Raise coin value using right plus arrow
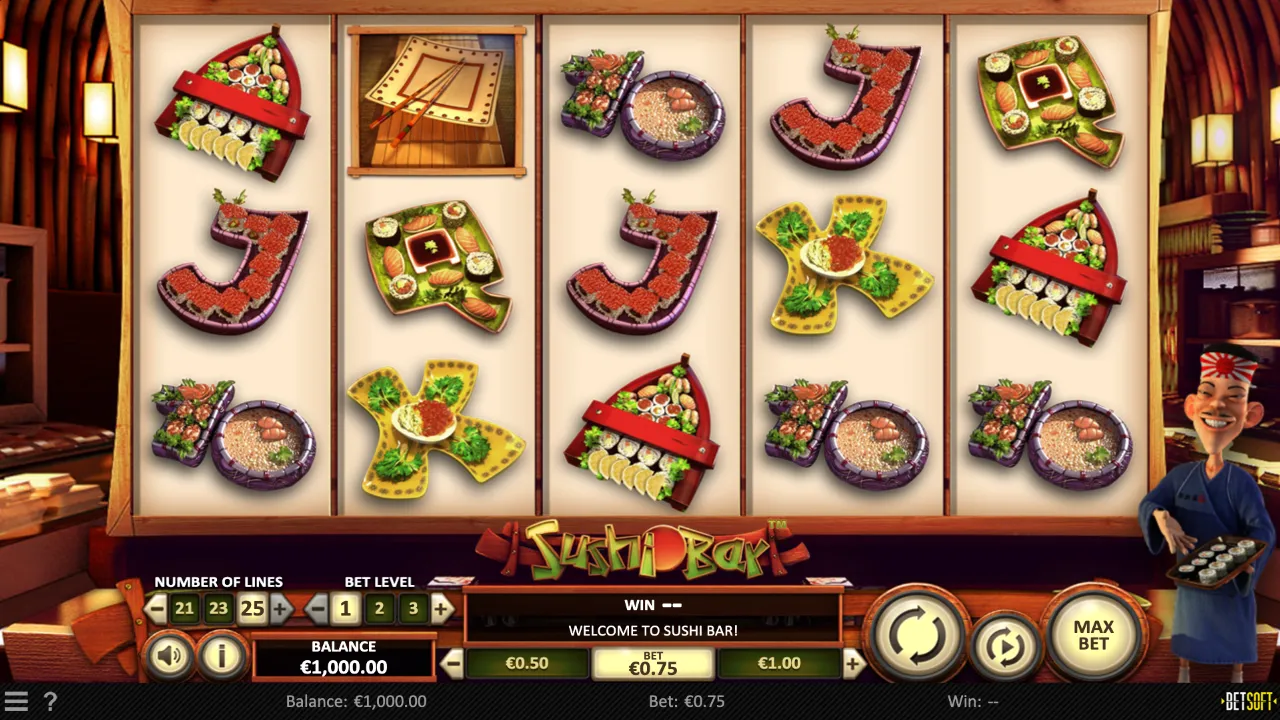This screenshot has width=1280, height=720. pos(851,663)
